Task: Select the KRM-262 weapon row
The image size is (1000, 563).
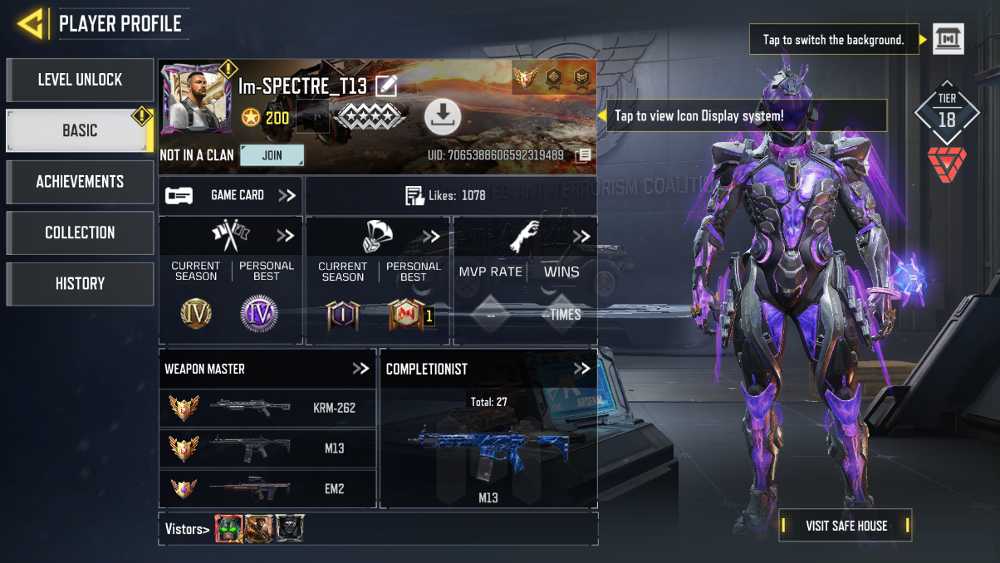Action: [x=267, y=408]
